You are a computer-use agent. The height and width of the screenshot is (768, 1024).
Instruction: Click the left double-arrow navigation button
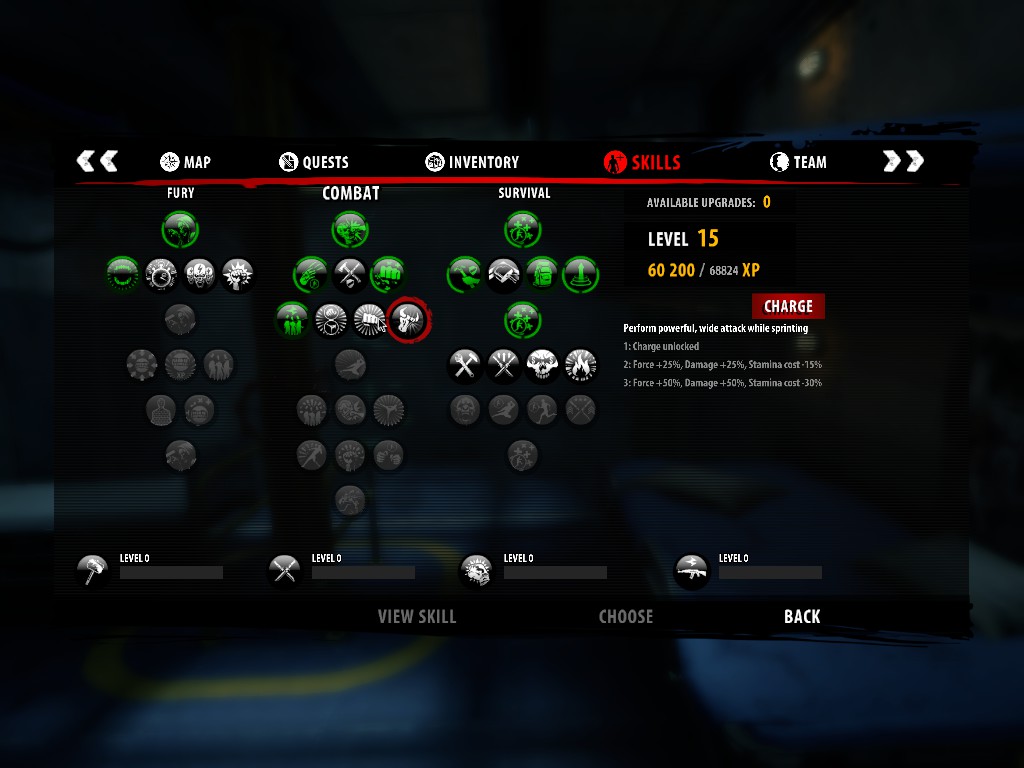[97, 161]
